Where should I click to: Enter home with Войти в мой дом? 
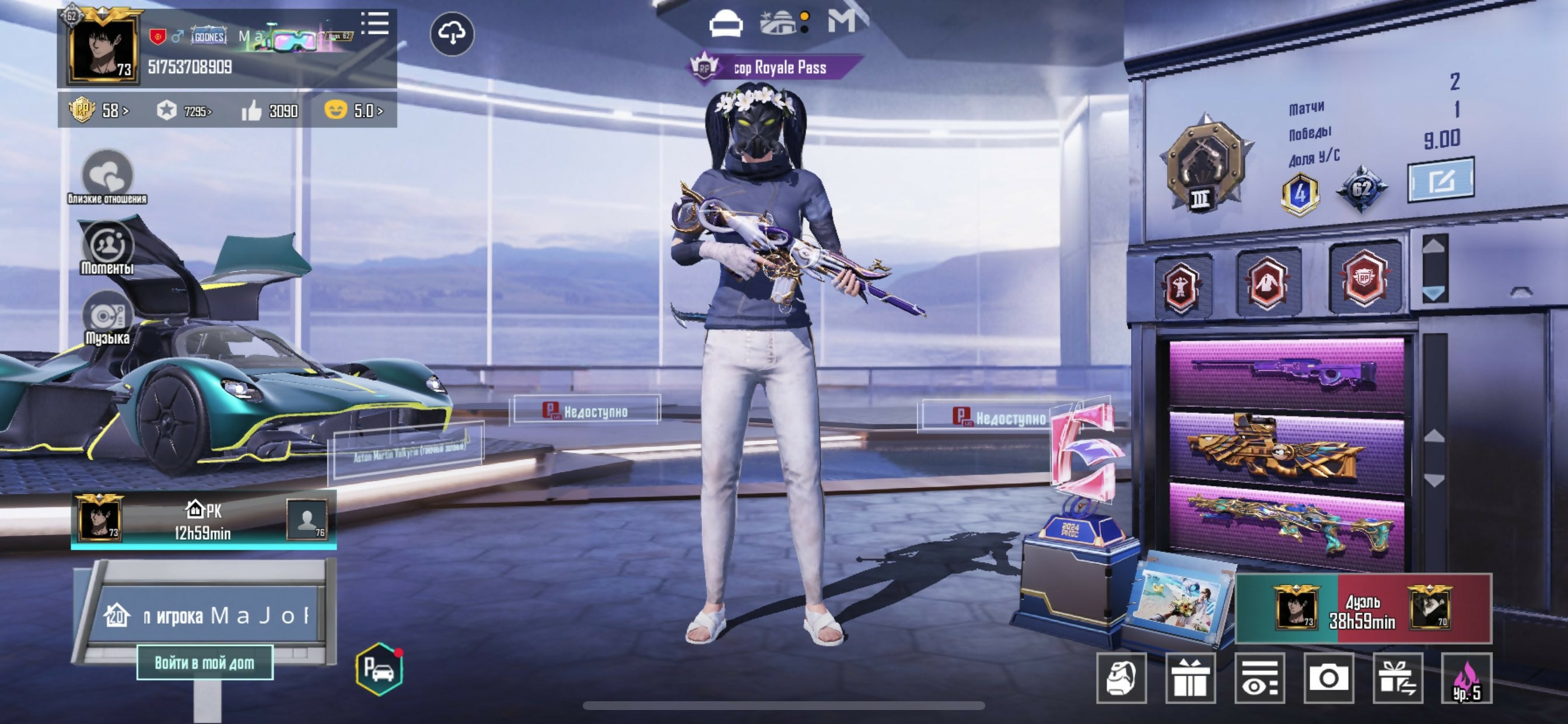(x=205, y=662)
